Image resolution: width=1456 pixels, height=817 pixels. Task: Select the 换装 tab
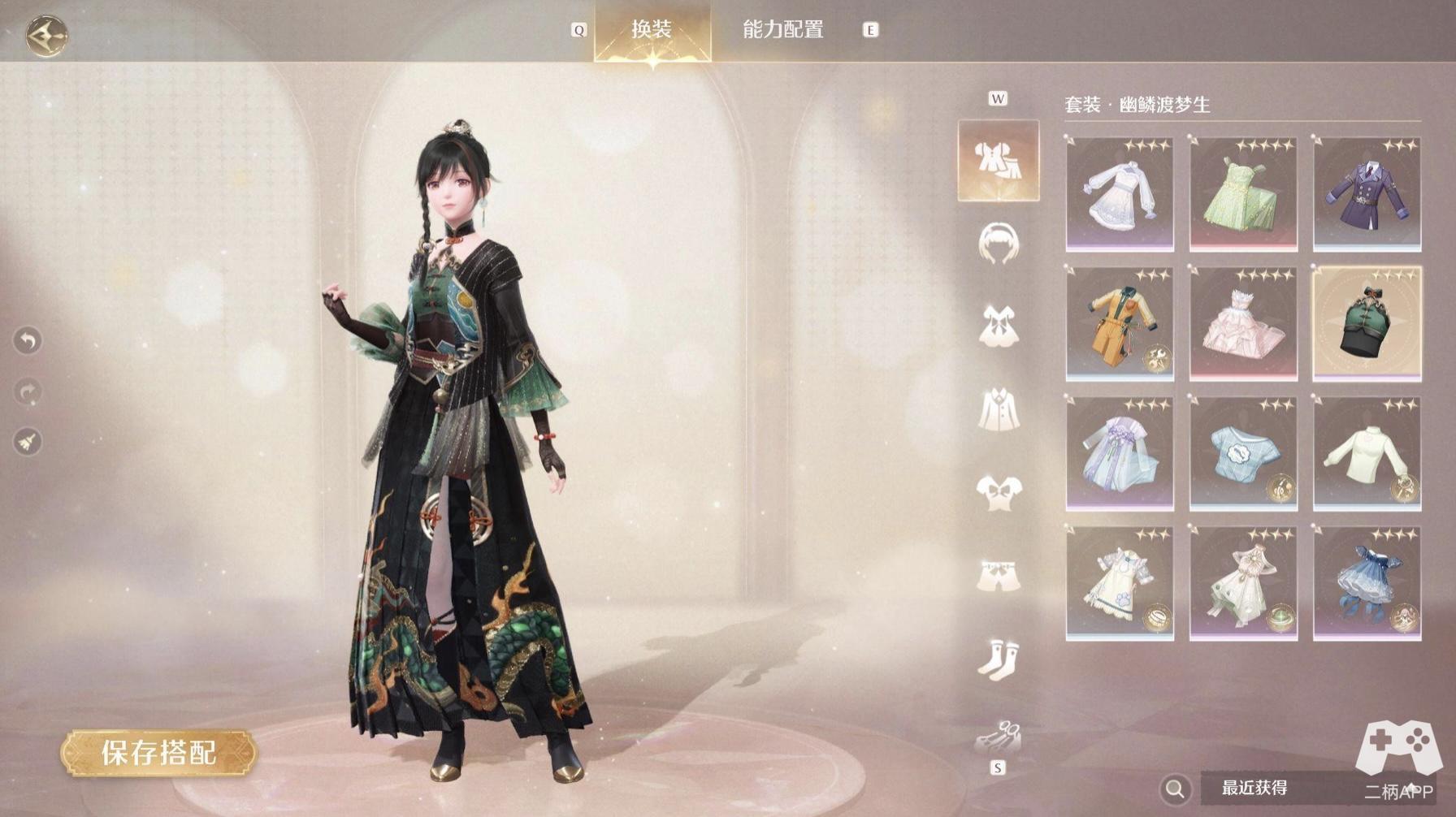tap(652, 31)
